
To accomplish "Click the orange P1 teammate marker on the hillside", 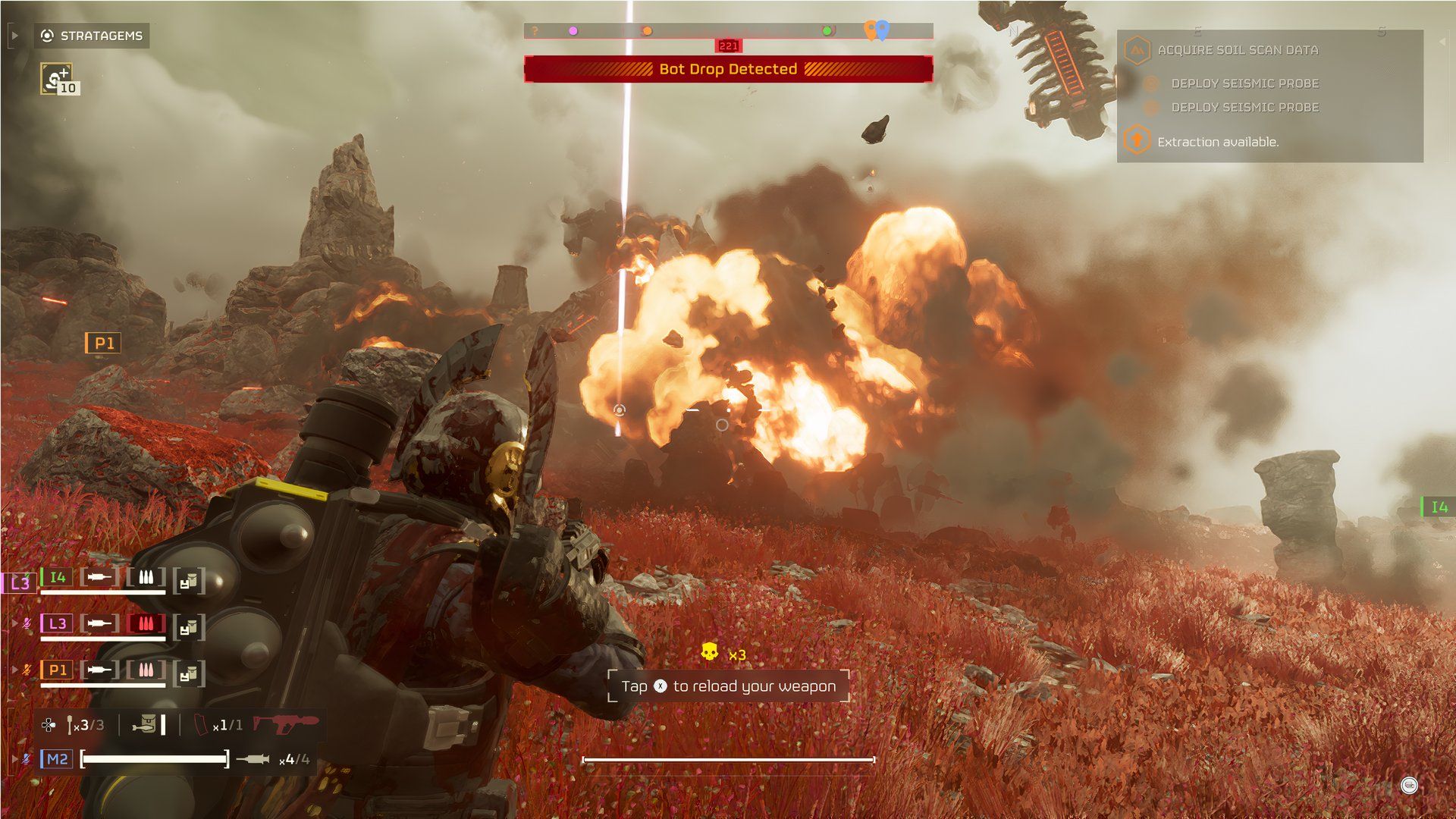I will (x=103, y=344).
